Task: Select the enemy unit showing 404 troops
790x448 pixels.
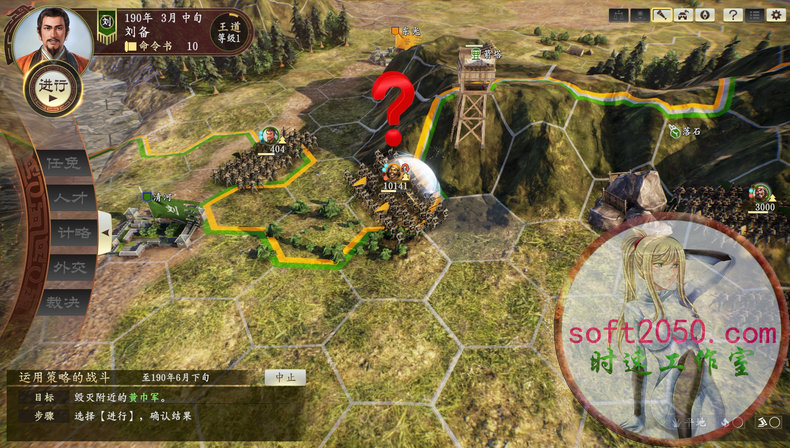Action: pyautogui.click(x=270, y=155)
